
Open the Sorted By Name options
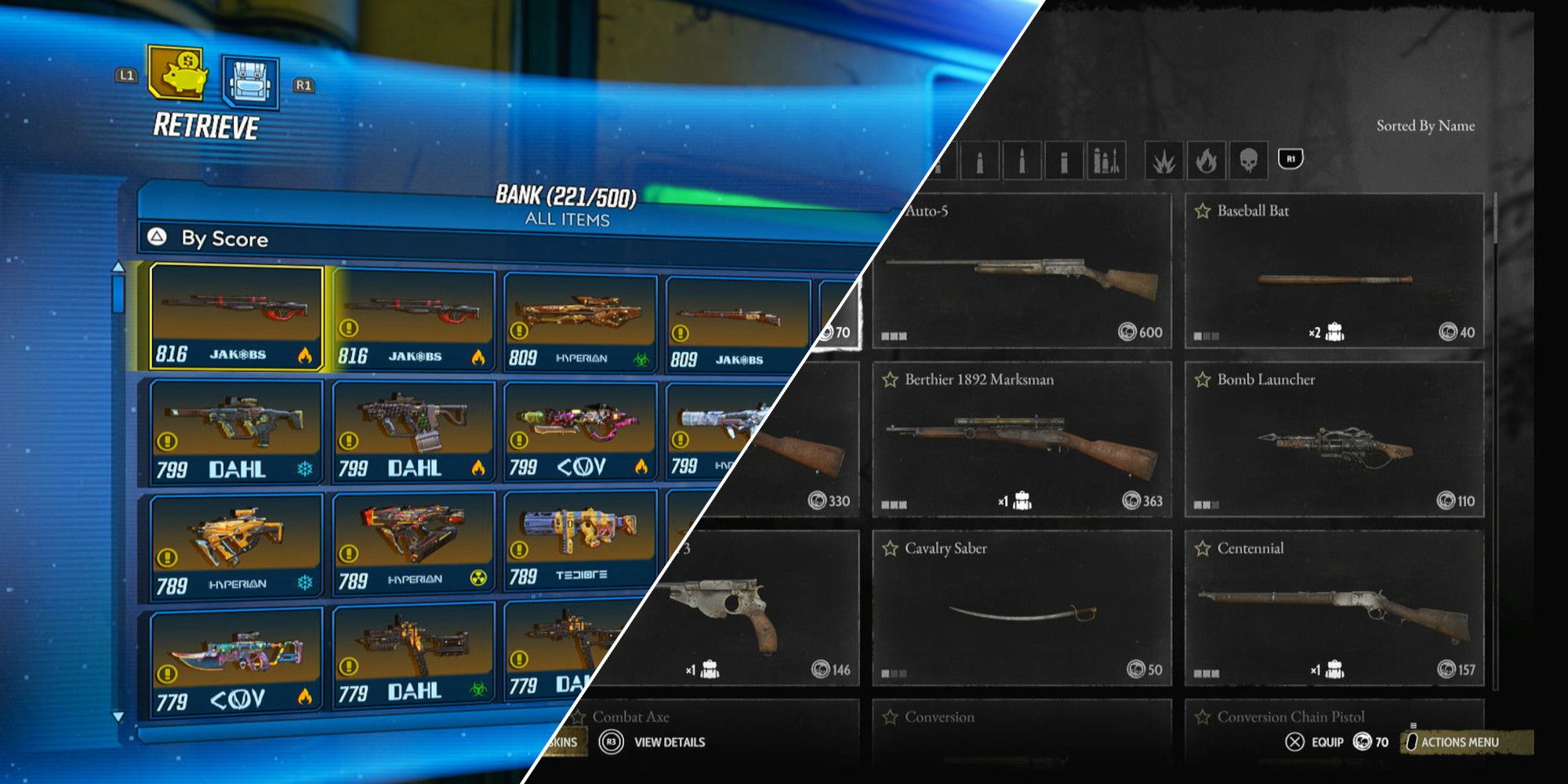(x=1425, y=125)
